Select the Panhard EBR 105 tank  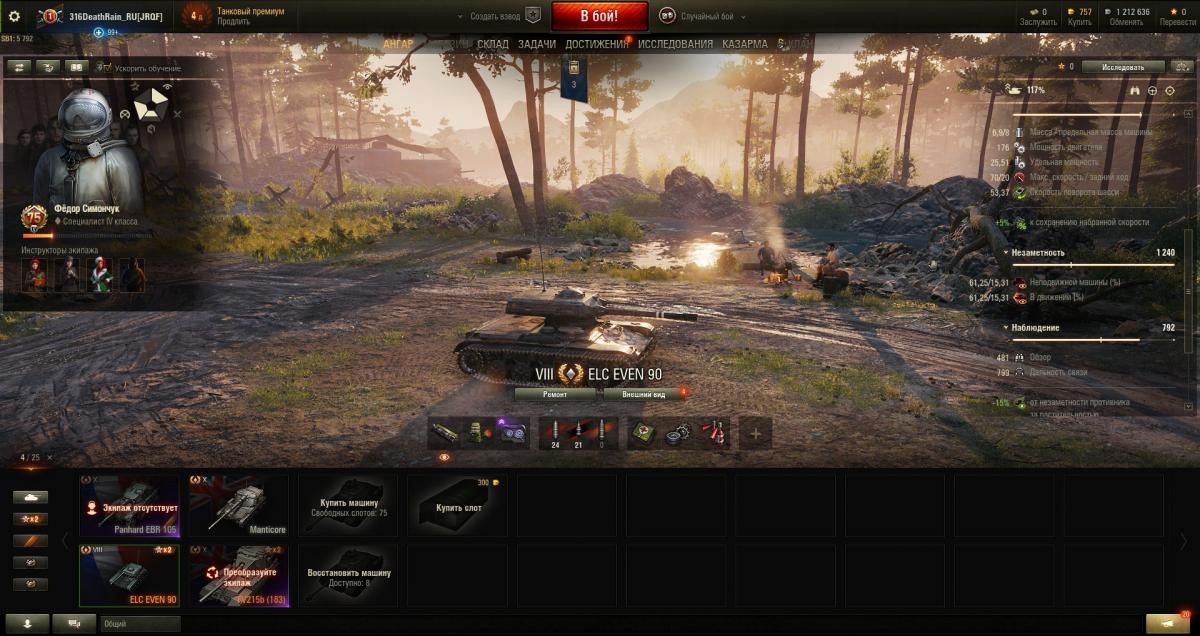tap(129, 505)
